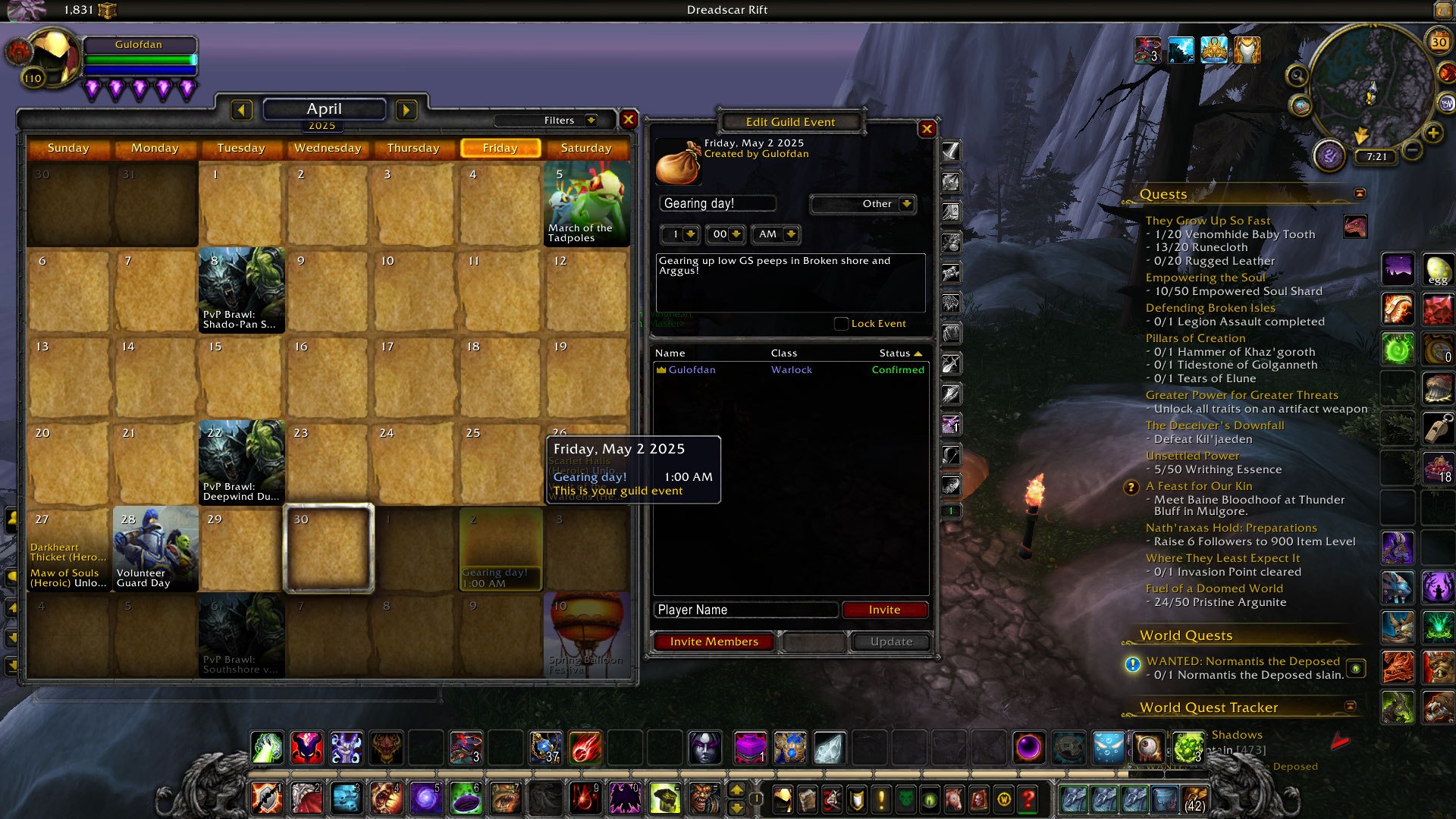Click the red Invite button
Screen dimensions: 1456x819
point(884,610)
